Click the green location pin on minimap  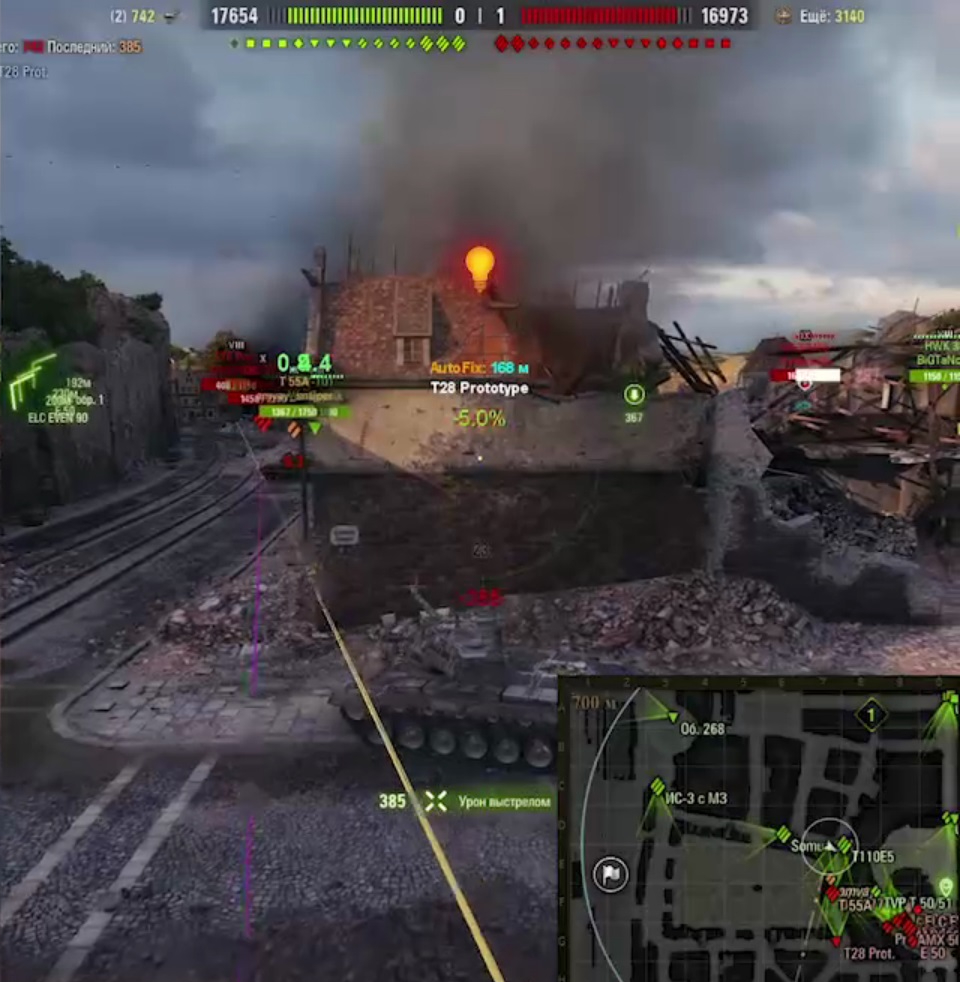(x=946, y=887)
